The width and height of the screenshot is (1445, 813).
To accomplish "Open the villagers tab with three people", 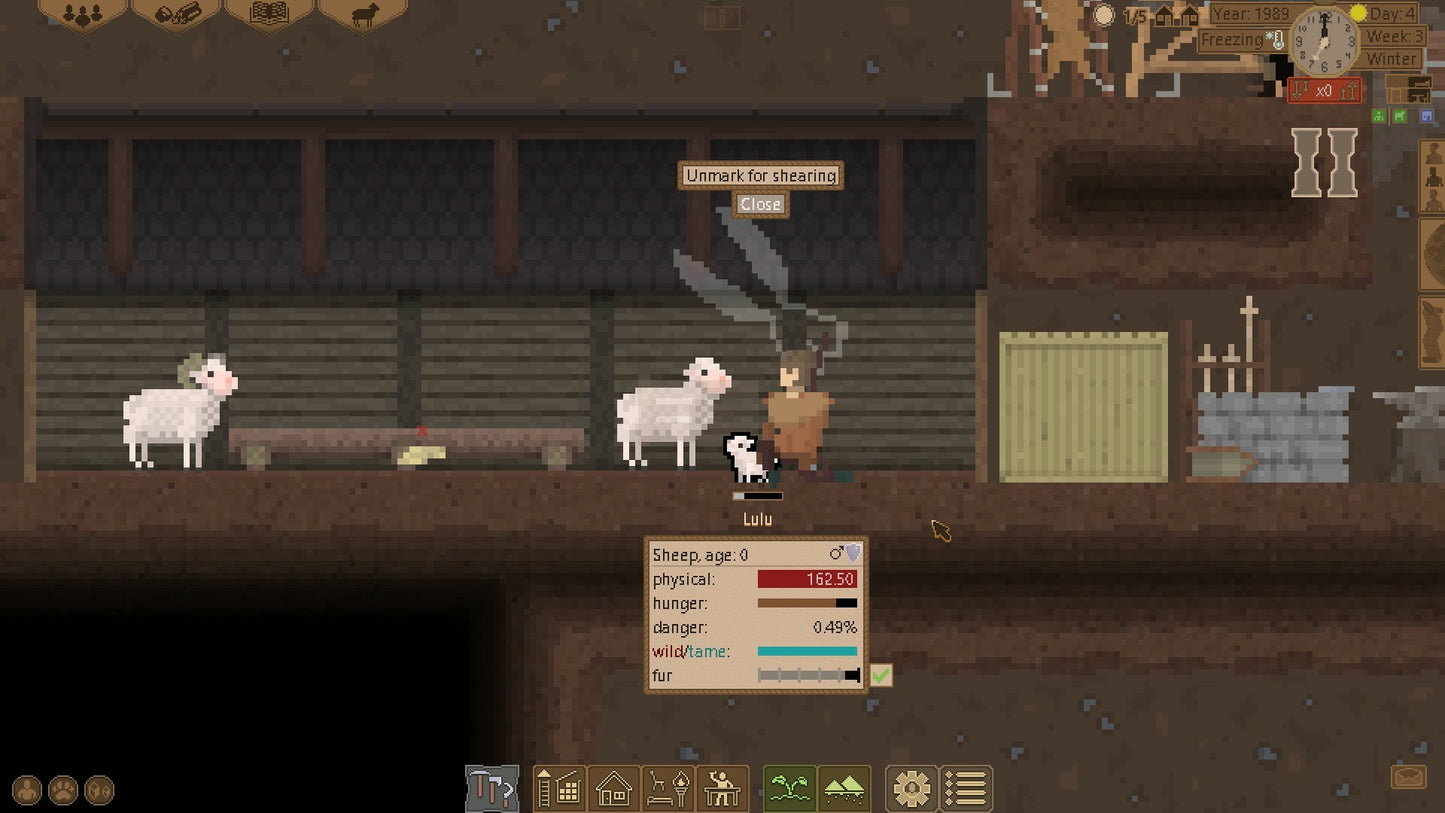I will (x=81, y=14).
